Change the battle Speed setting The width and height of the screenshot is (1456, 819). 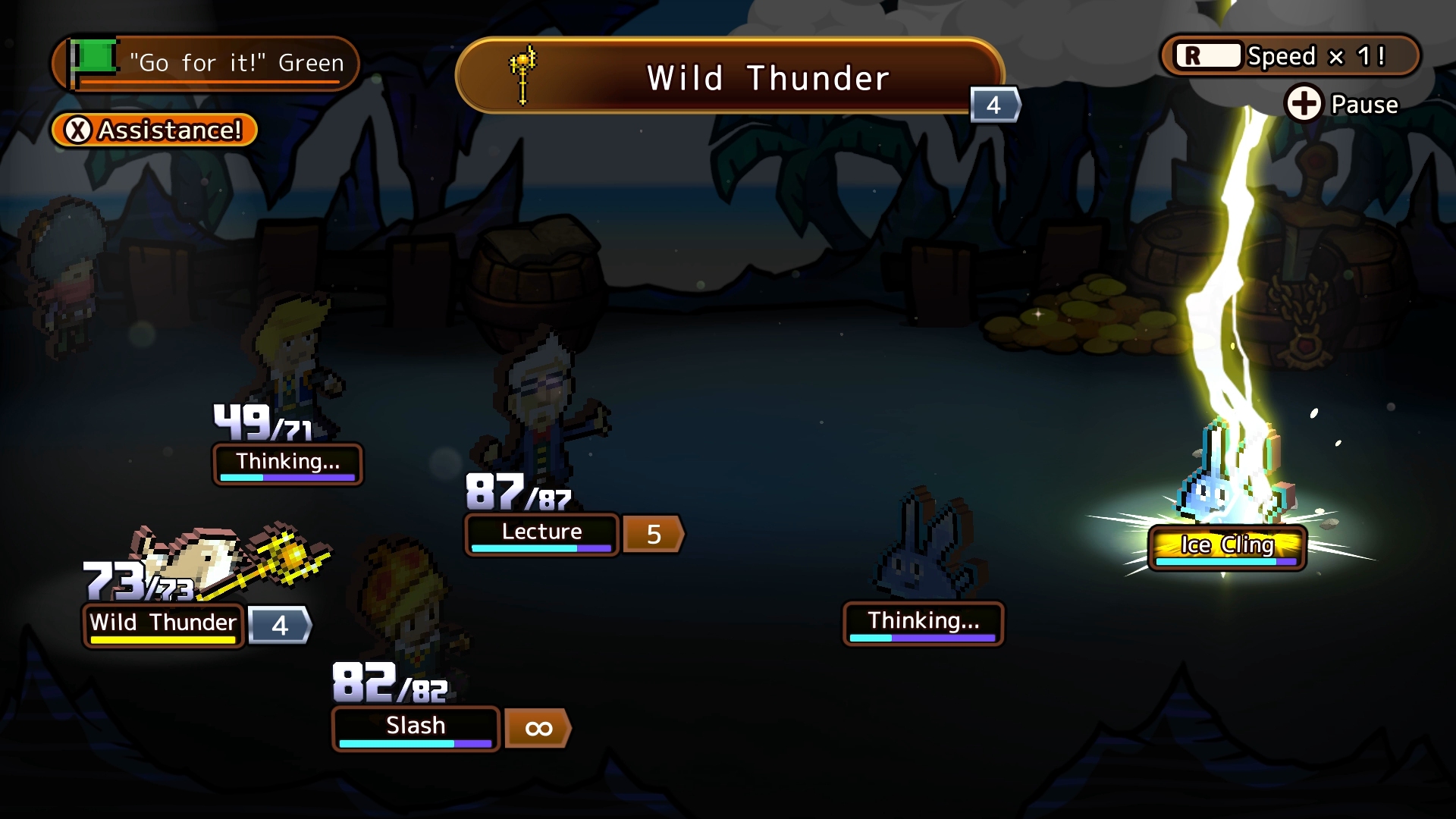tap(1289, 56)
